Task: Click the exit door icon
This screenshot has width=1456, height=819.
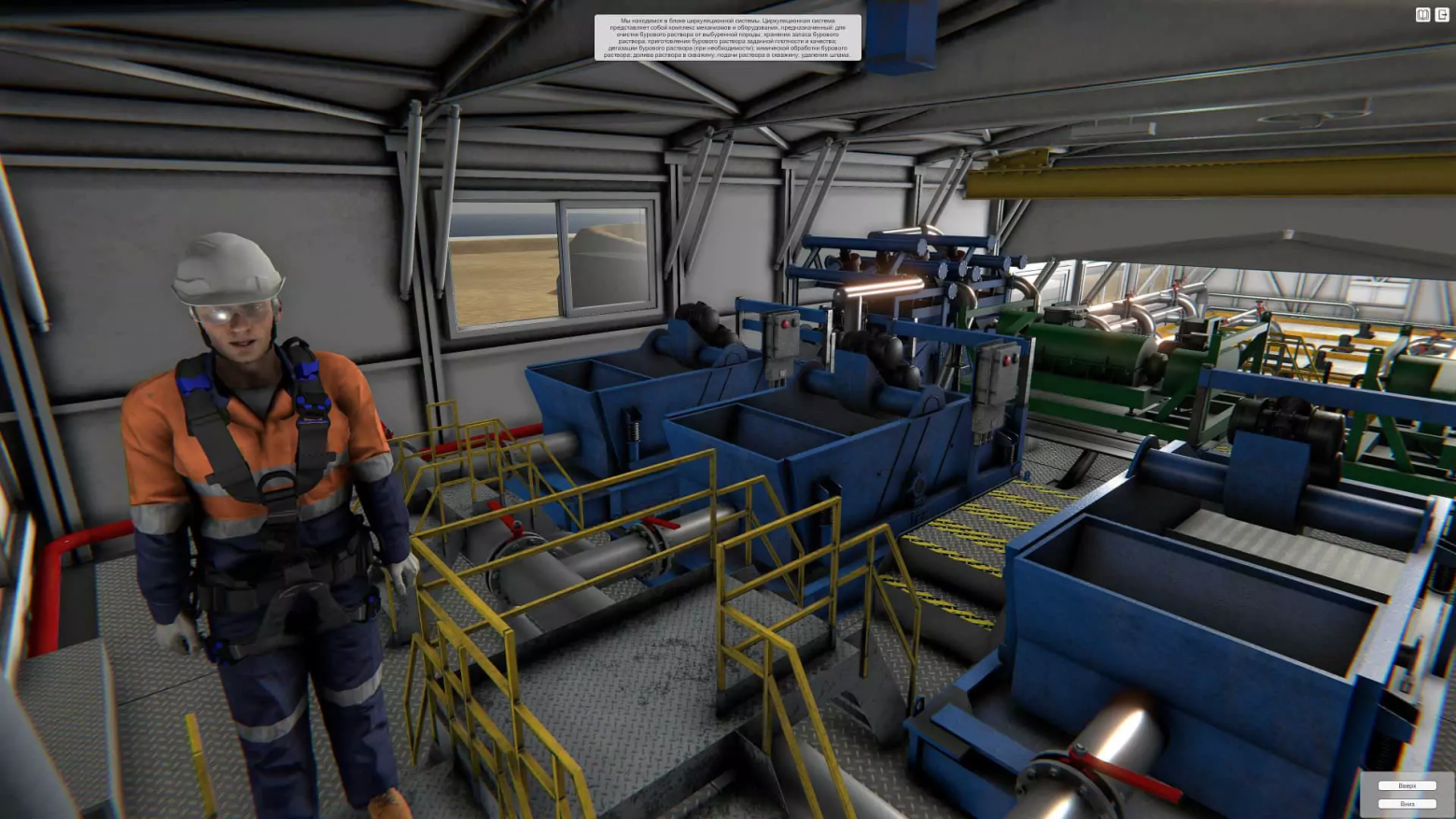Action: pyautogui.click(x=1442, y=14)
